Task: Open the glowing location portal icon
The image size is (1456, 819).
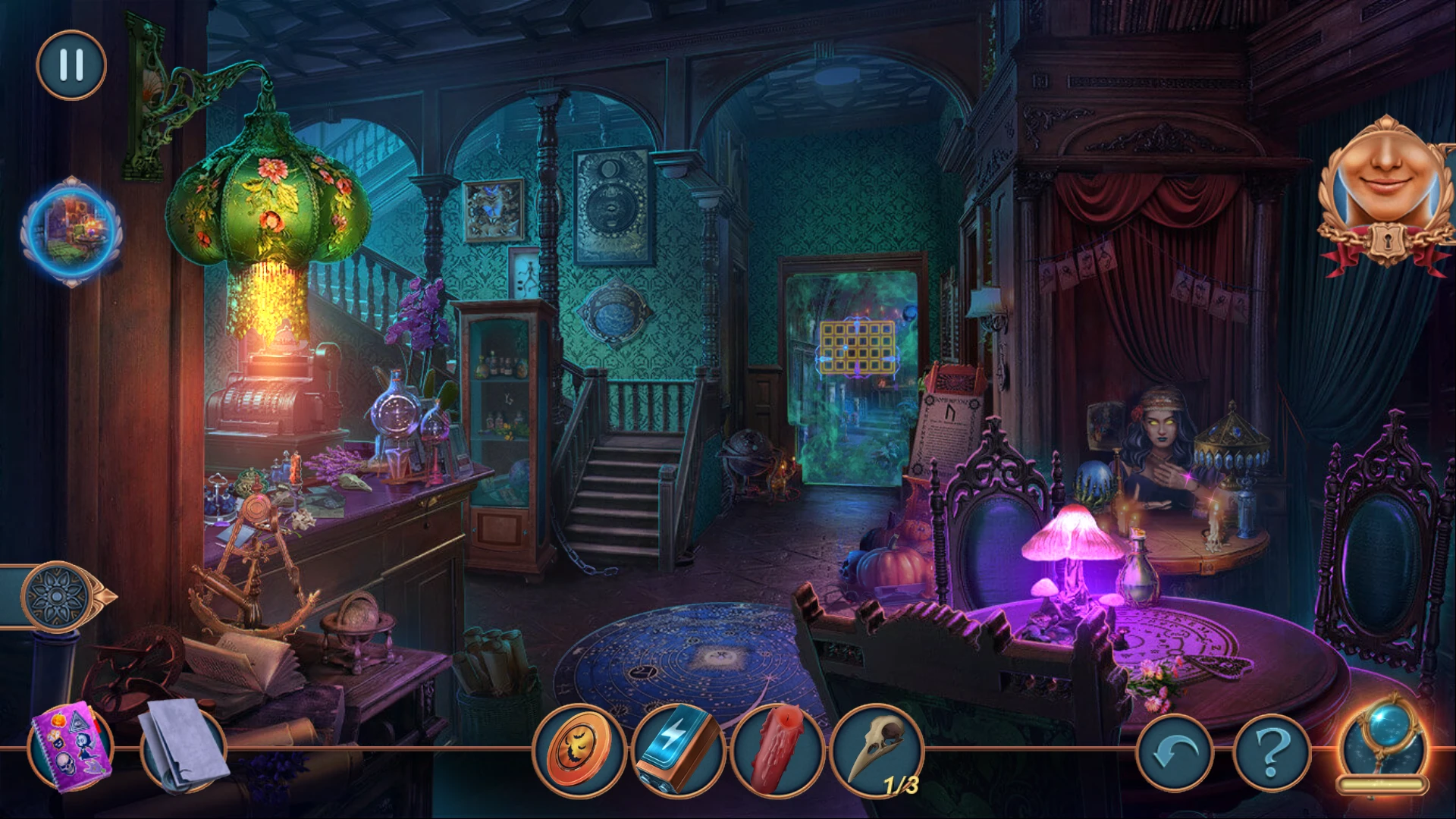Action: pos(71,230)
